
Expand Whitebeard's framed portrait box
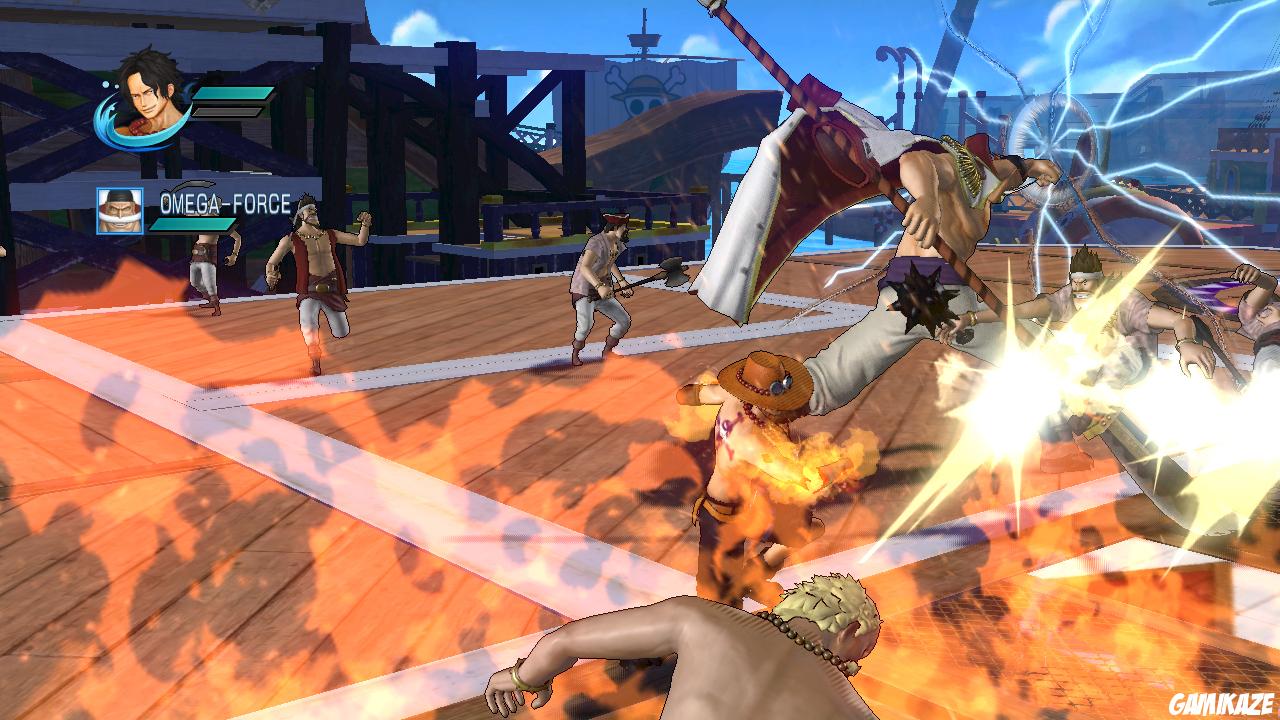coord(120,212)
